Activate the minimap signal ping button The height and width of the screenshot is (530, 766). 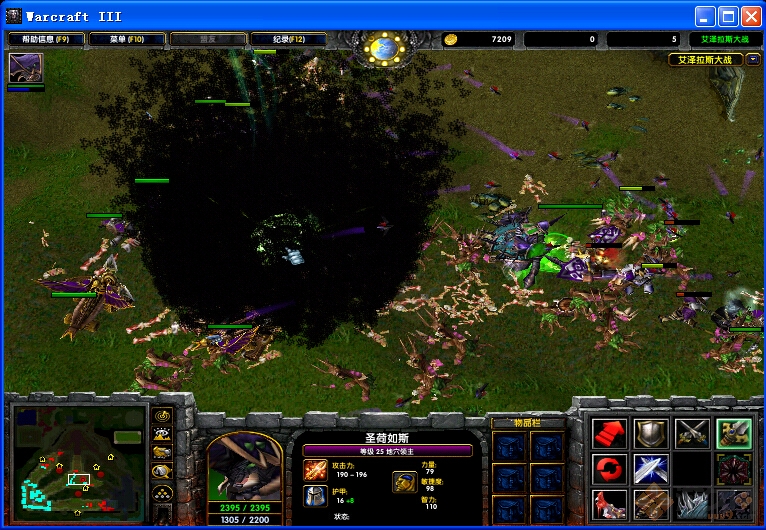pyautogui.click(x=162, y=416)
